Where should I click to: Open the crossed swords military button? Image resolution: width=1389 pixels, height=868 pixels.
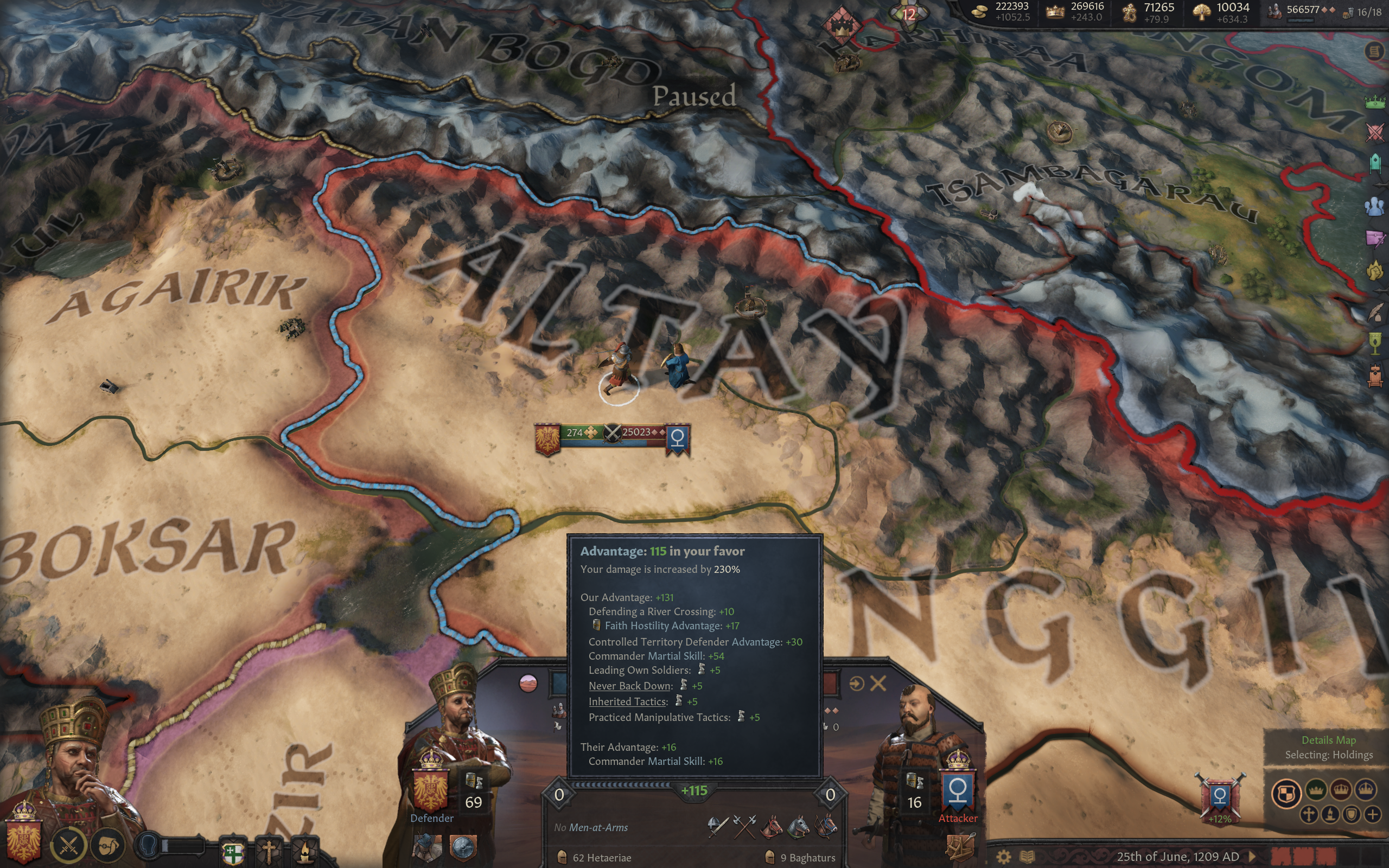[68, 845]
